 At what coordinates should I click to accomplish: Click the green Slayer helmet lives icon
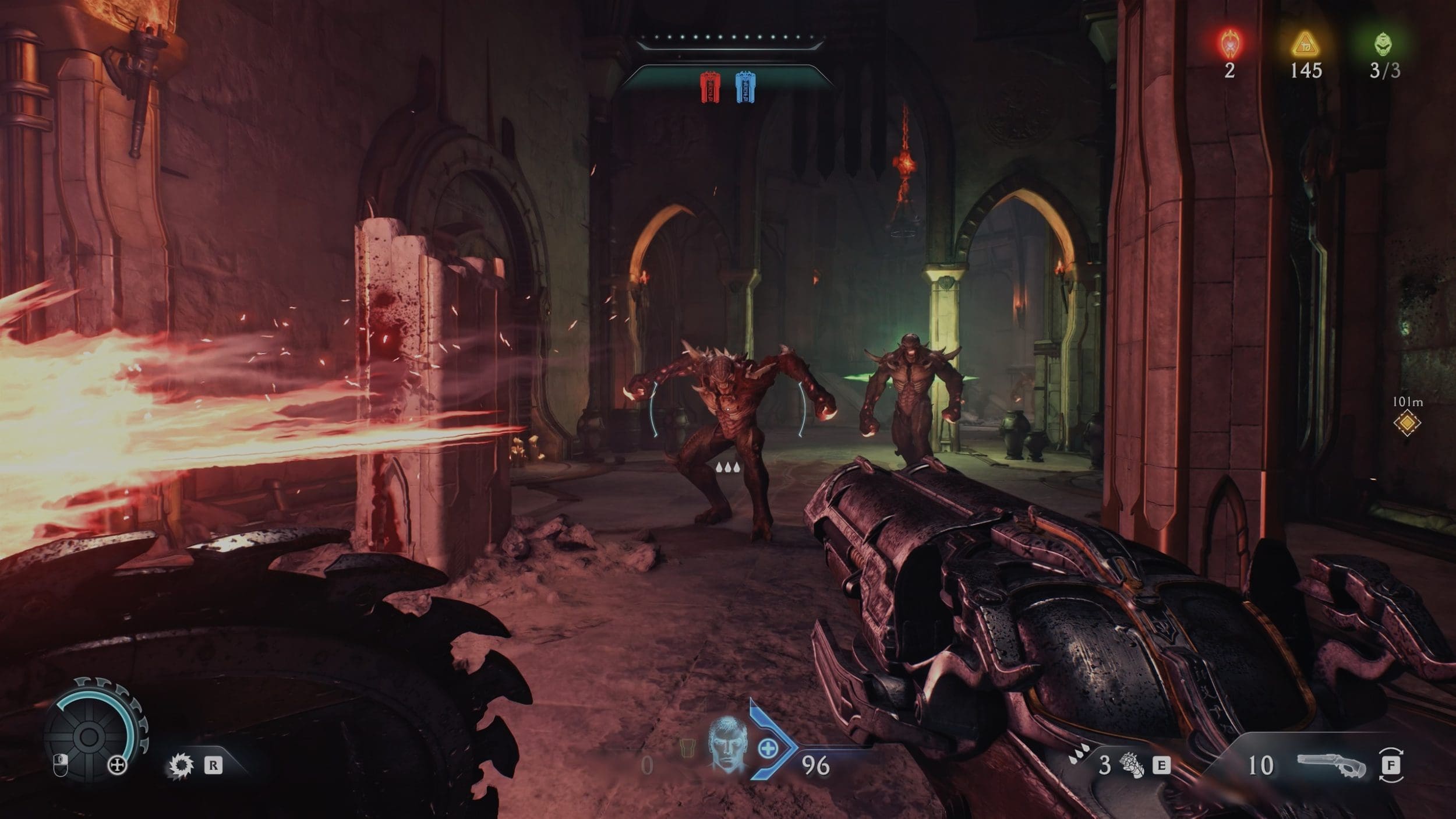click(x=1385, y=44)
